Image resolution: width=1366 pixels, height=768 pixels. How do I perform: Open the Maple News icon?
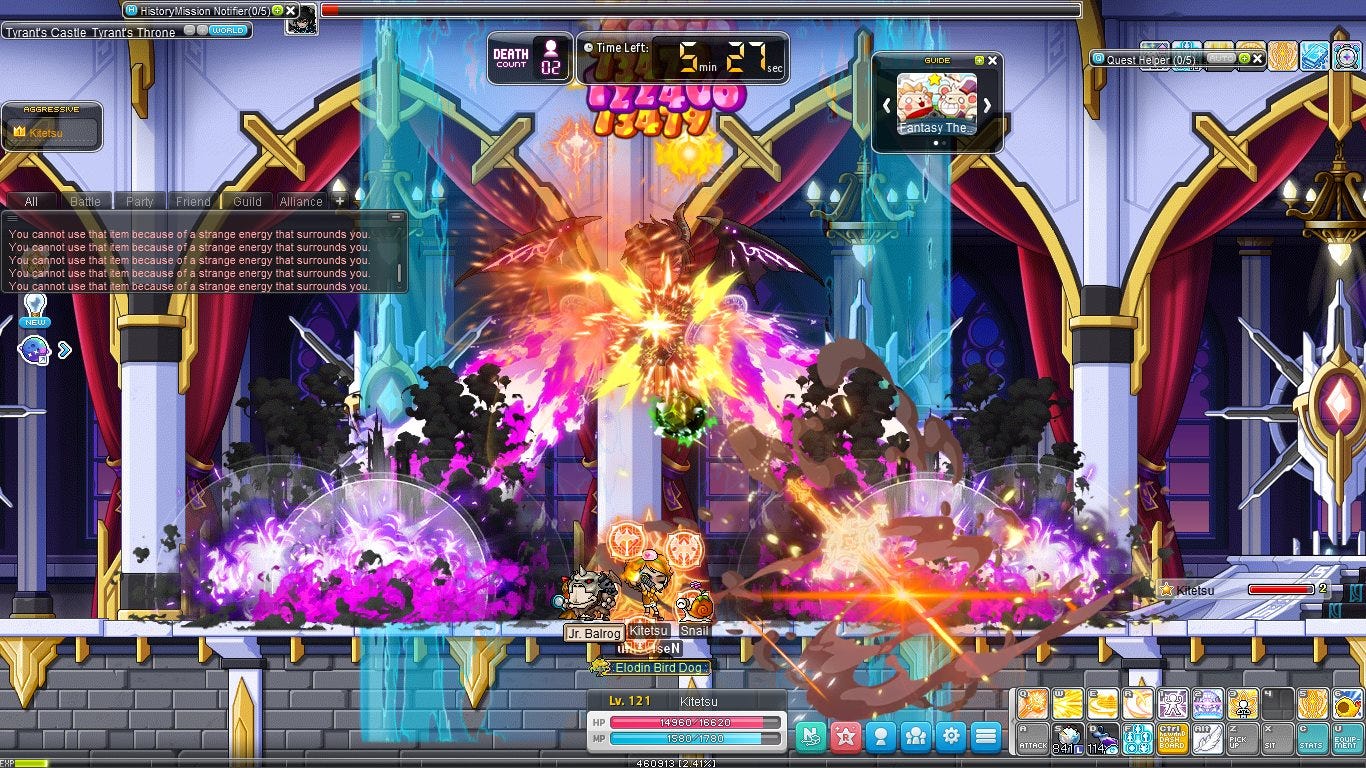pyautogui.click(x=810, y=736)
